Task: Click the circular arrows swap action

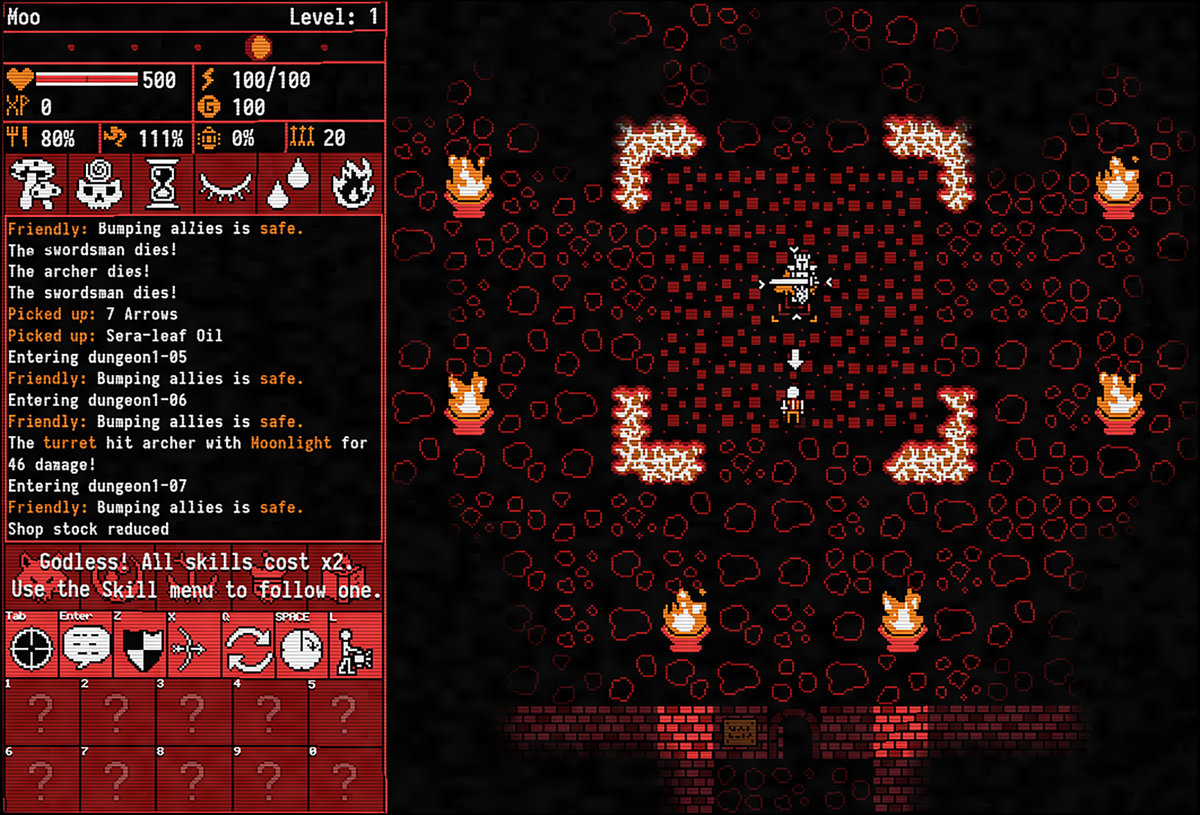Action: tap(248, 648)
